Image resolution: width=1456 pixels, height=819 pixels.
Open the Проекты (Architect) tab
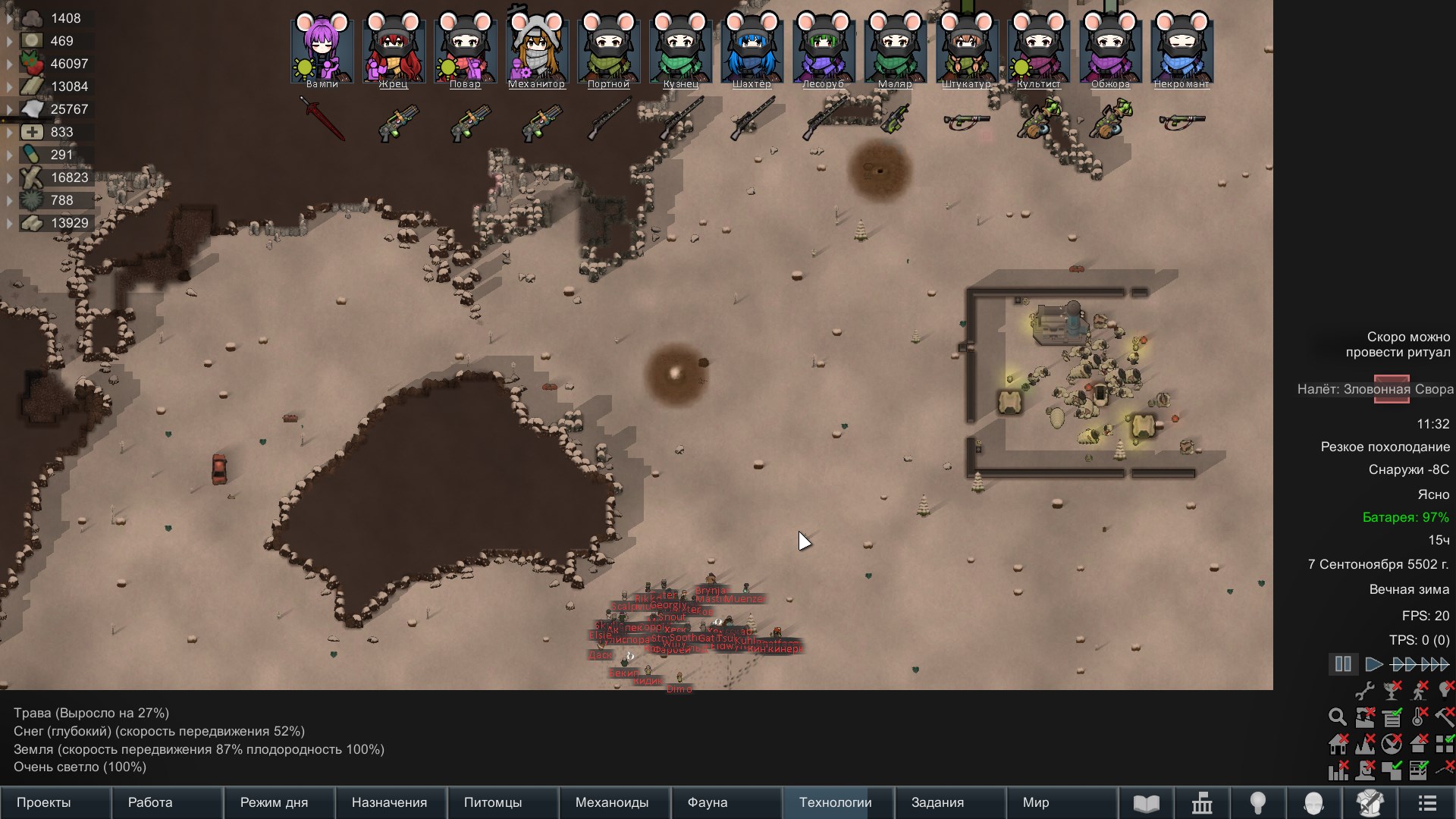point(44,802)
